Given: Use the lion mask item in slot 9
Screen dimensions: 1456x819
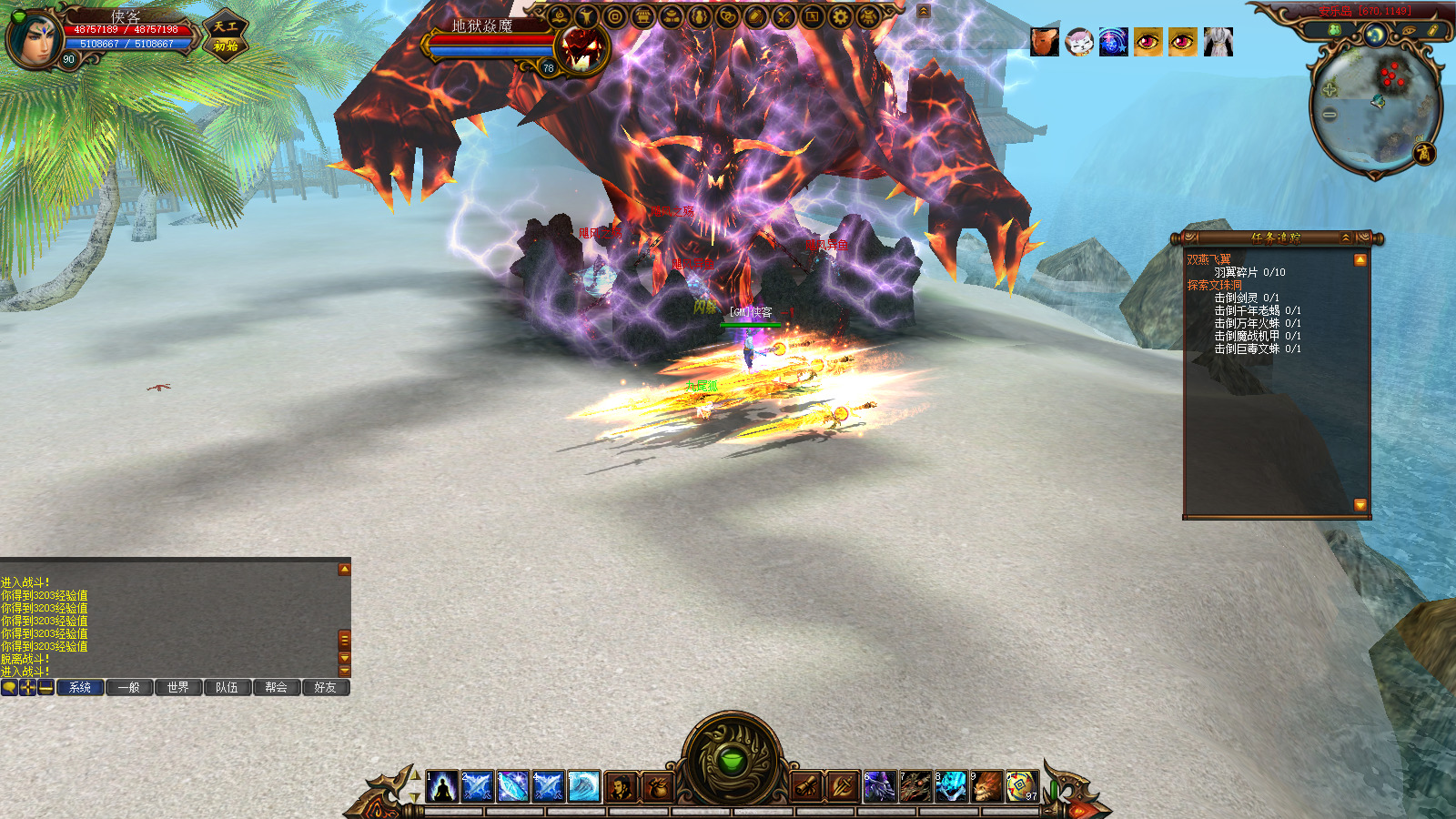Looking at the screenshot, I should pos(986,786).
